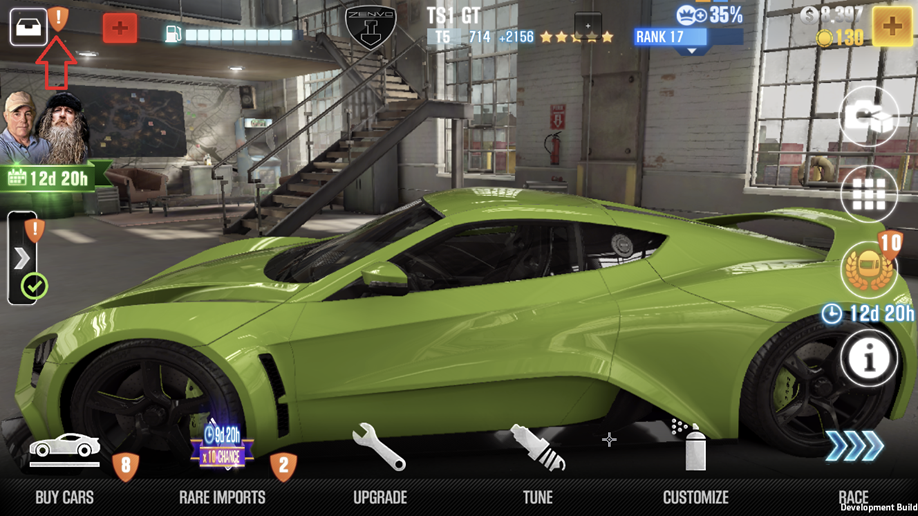Open the trophy helmet event icon
Screen dimensions: 918x516
tap(868, 270)
